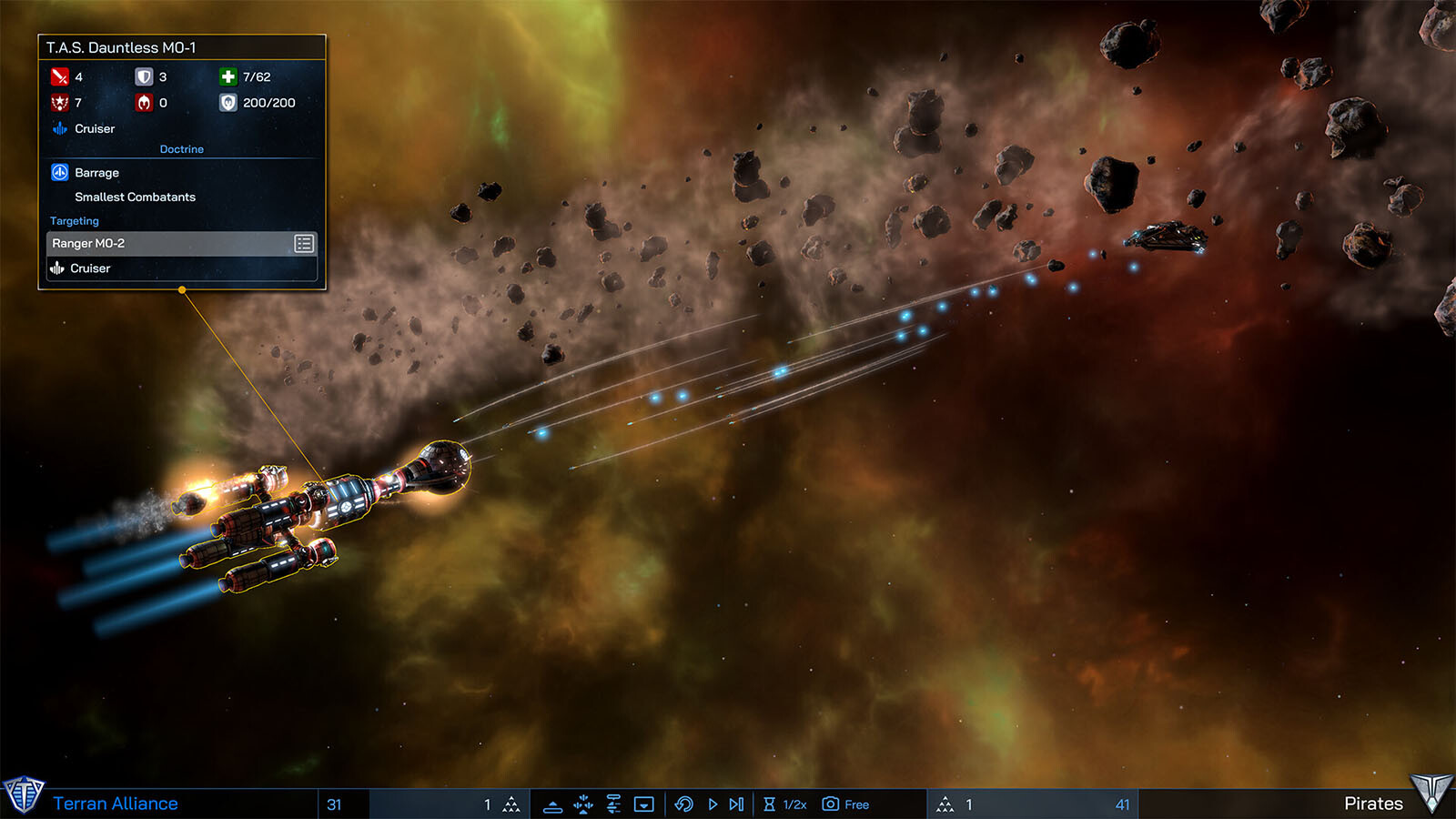Toggle the dropdown panel view icon
Viewport: 1456px width, 819px height.
click(644, 804)
